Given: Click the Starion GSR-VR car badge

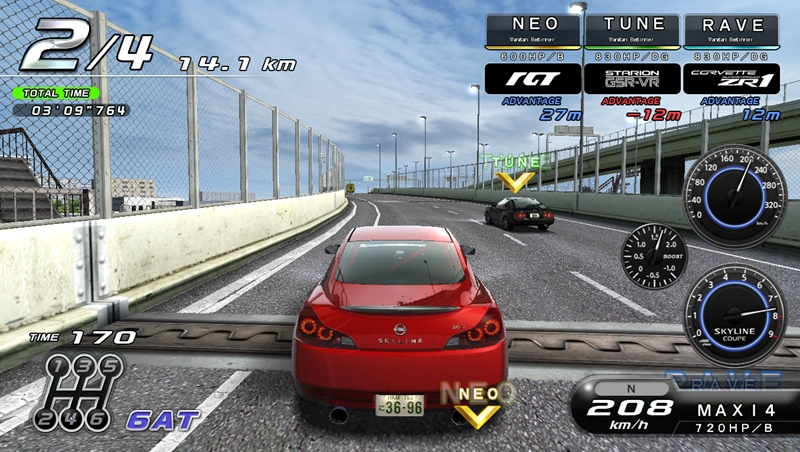Looking at the screenshot, I should (632, 78).
